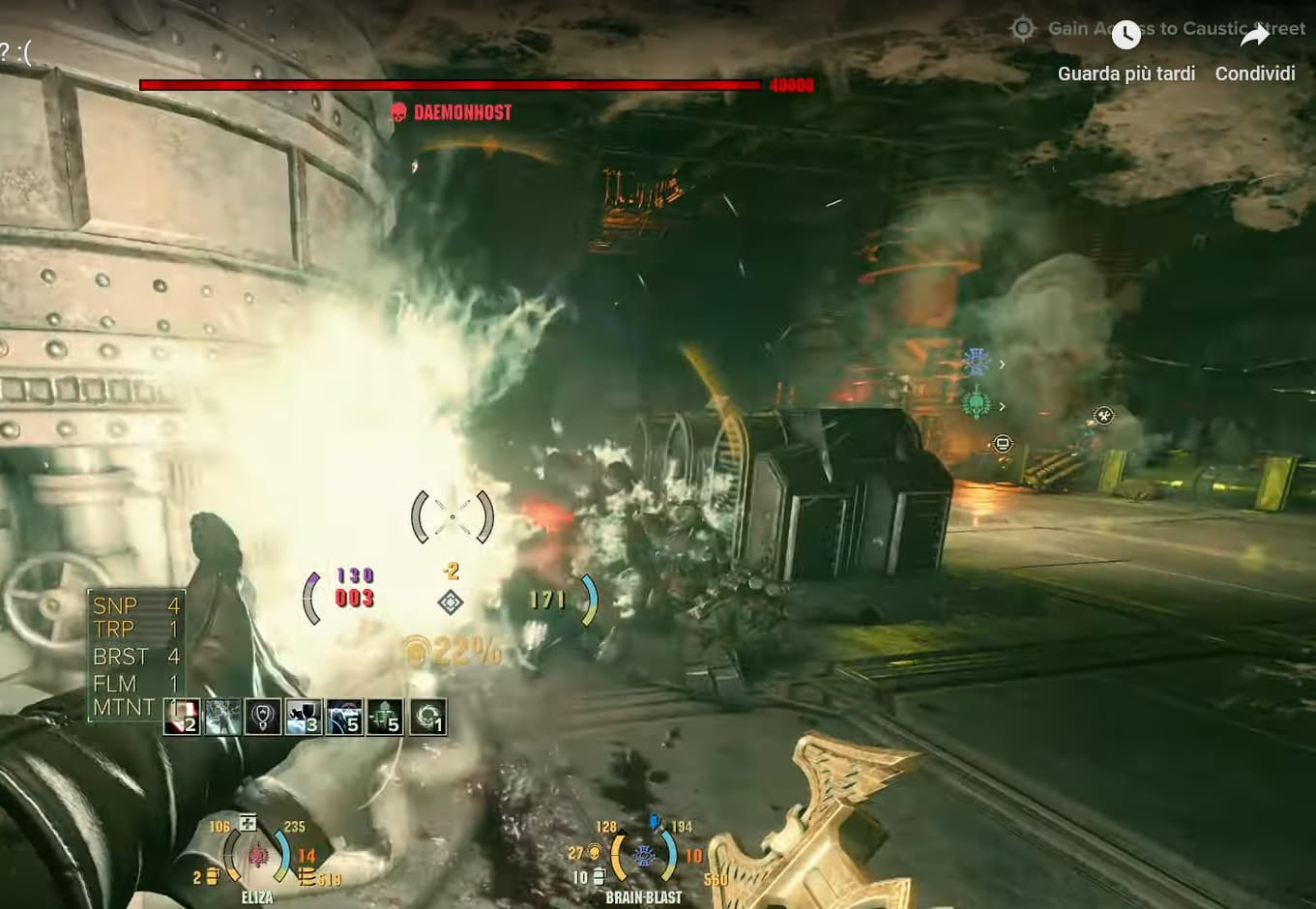Select the crossed wrench objective marker
Screen dimensions: 1316x909
[1103, 416]
